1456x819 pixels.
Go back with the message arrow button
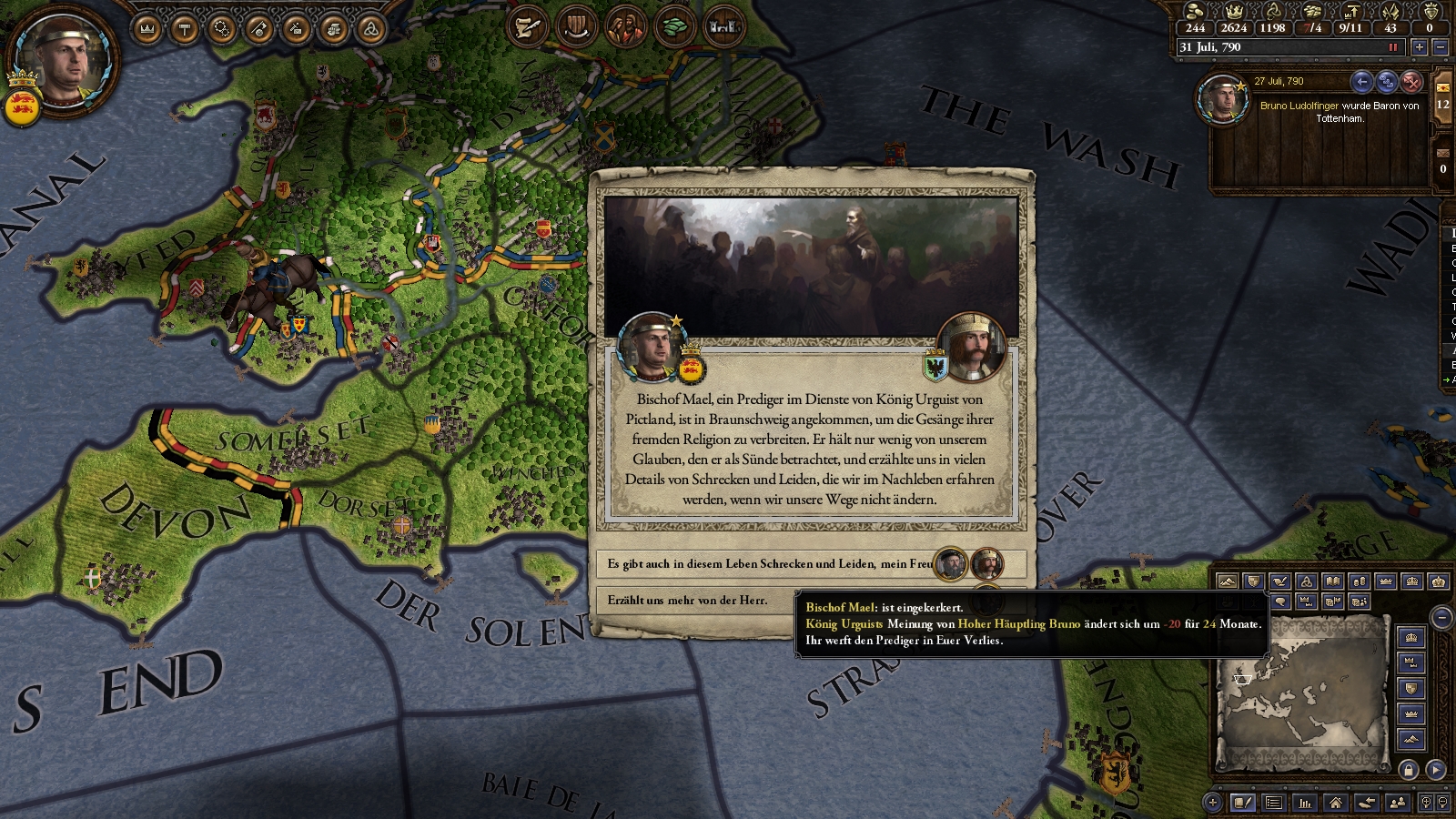coord(1361,82)
